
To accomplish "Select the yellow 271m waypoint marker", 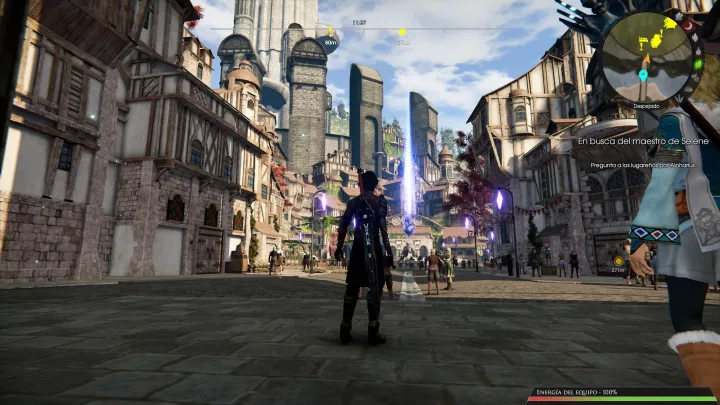I will (x=618, y=261).
